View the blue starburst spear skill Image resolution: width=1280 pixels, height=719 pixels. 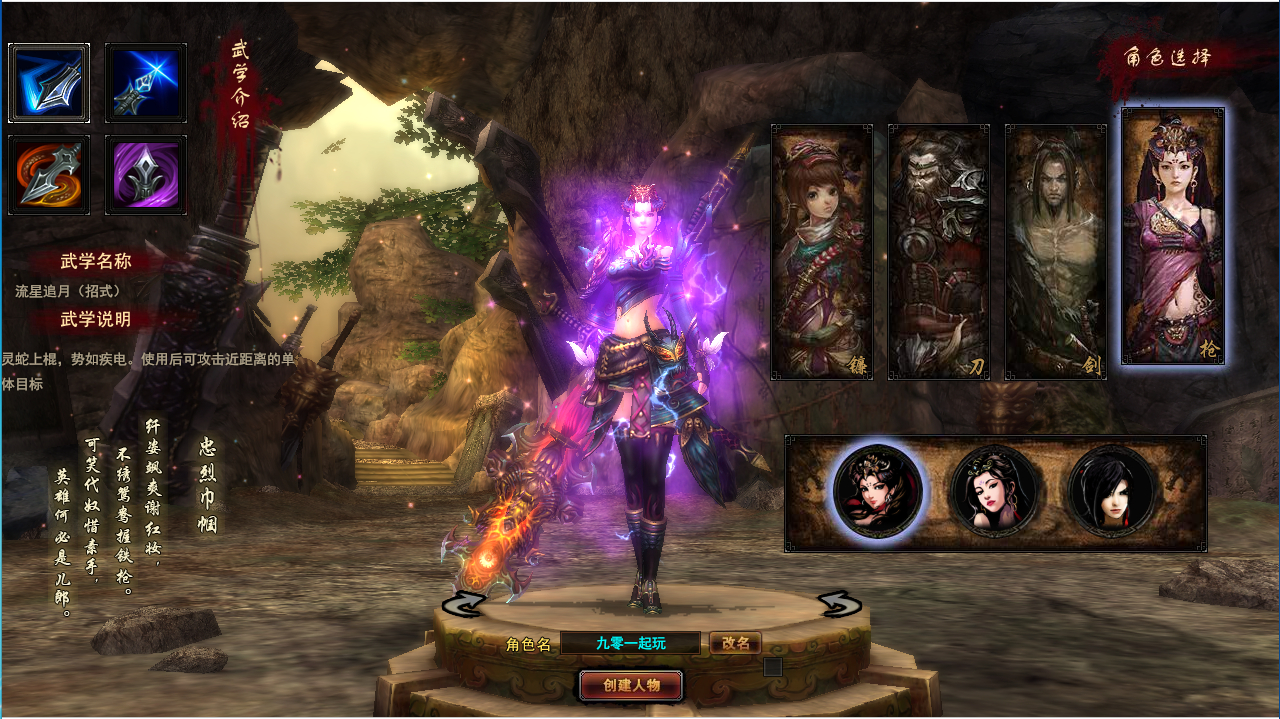[x=146, y=83]
